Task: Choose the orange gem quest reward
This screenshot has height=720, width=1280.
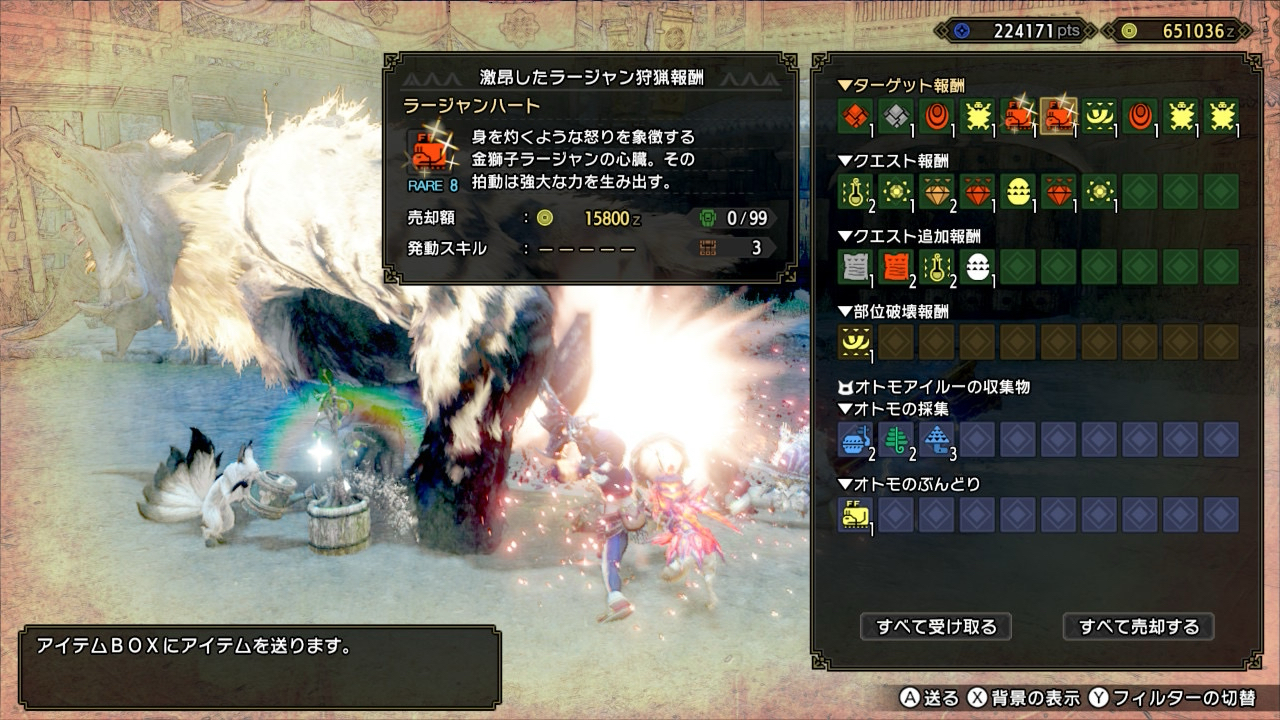Action: [936, 191]
